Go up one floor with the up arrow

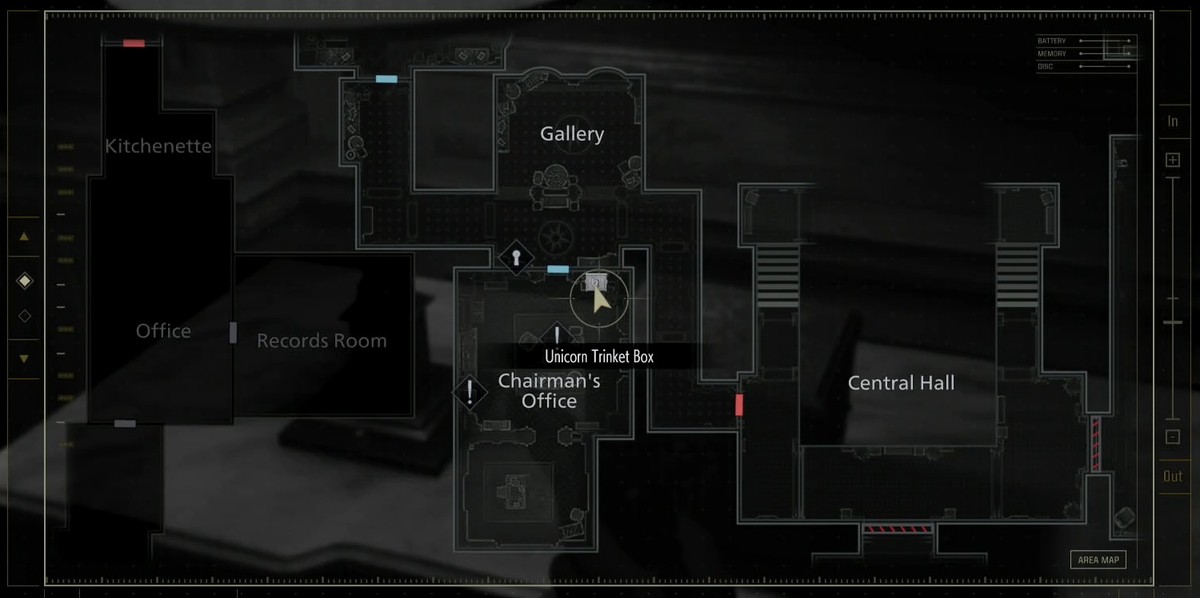tap(25, 237)
